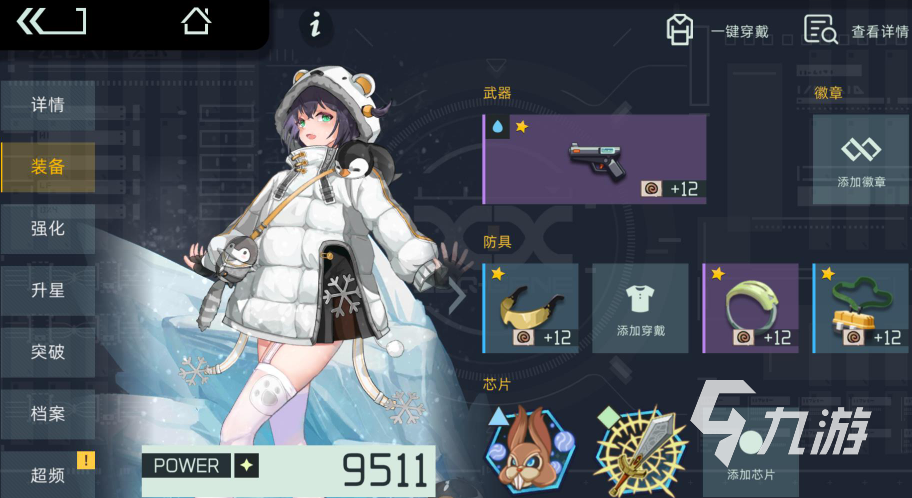Screen dimensions: 912x498
Task: Select the green ring armor slot
Action: click(x=750, y=308)
